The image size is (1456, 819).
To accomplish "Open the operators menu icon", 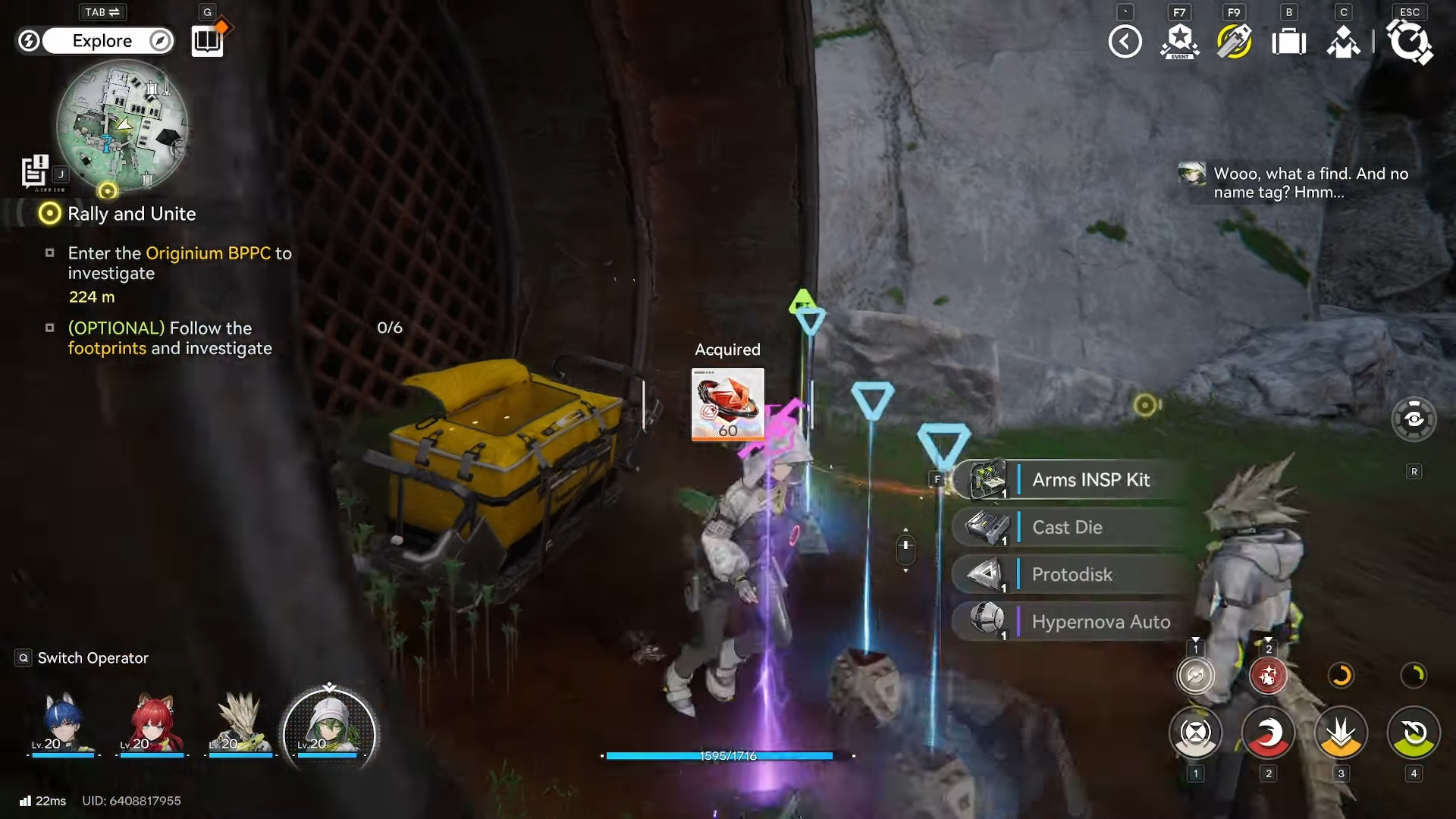I will [1343, 42].
